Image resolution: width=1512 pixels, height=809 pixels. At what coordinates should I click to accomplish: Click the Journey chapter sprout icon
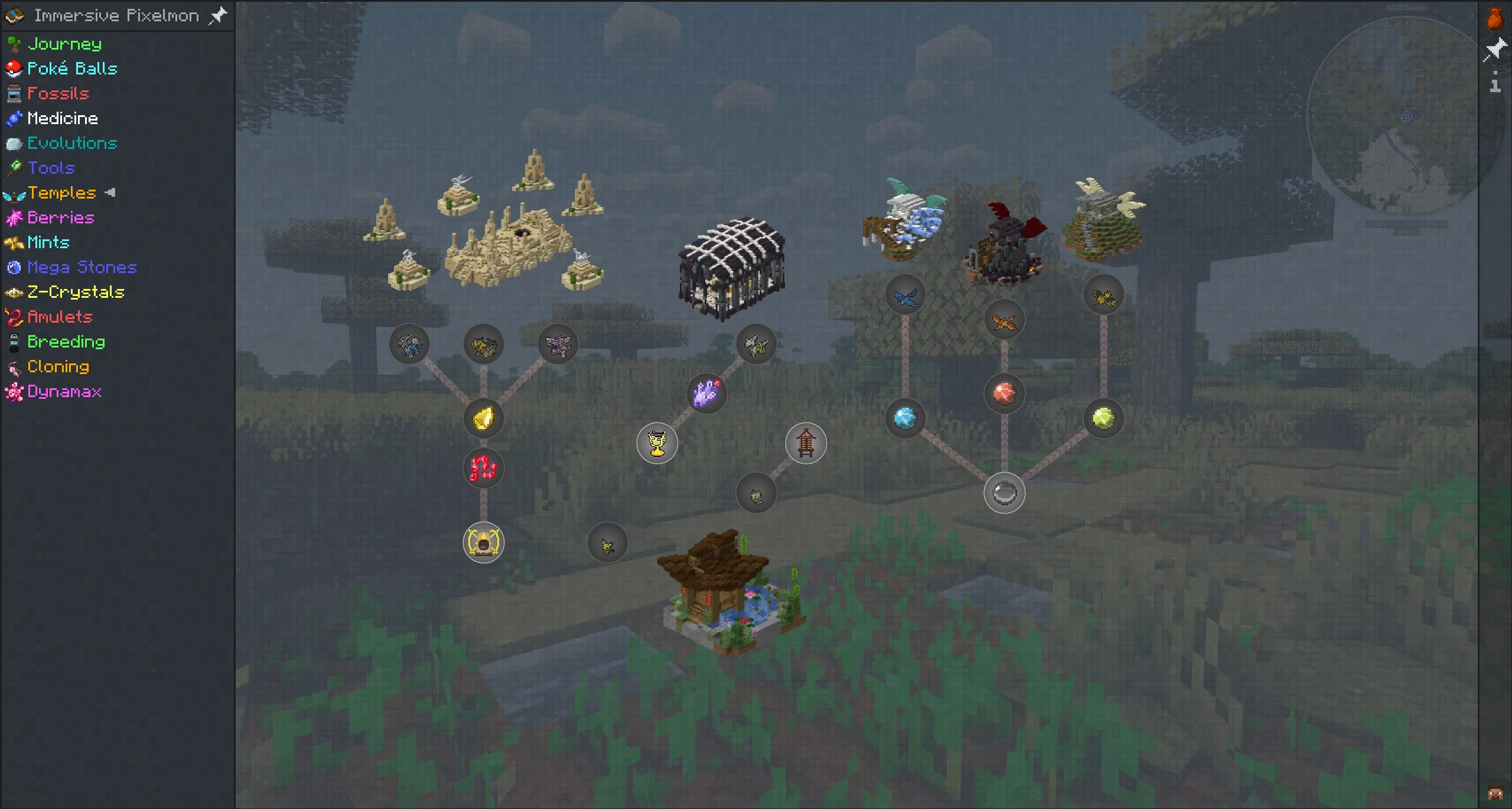point(14,44)
